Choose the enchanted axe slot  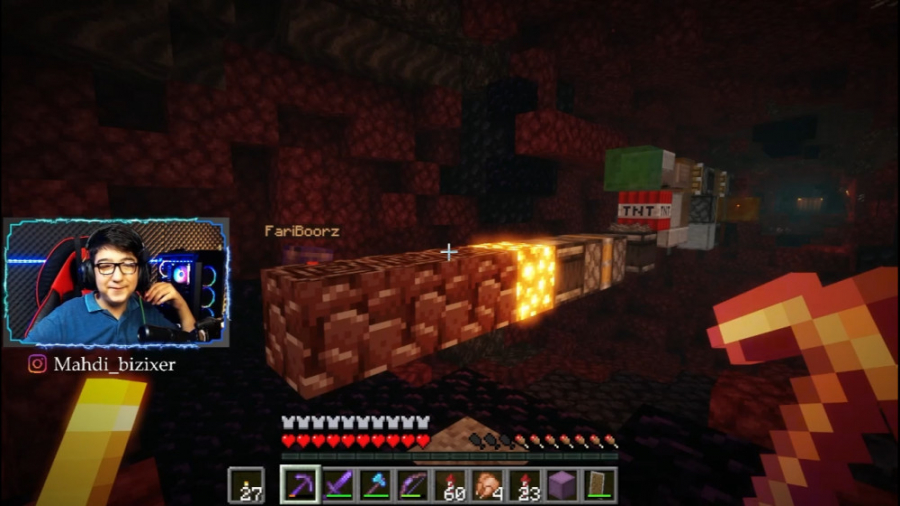click(x=375, y=485)
